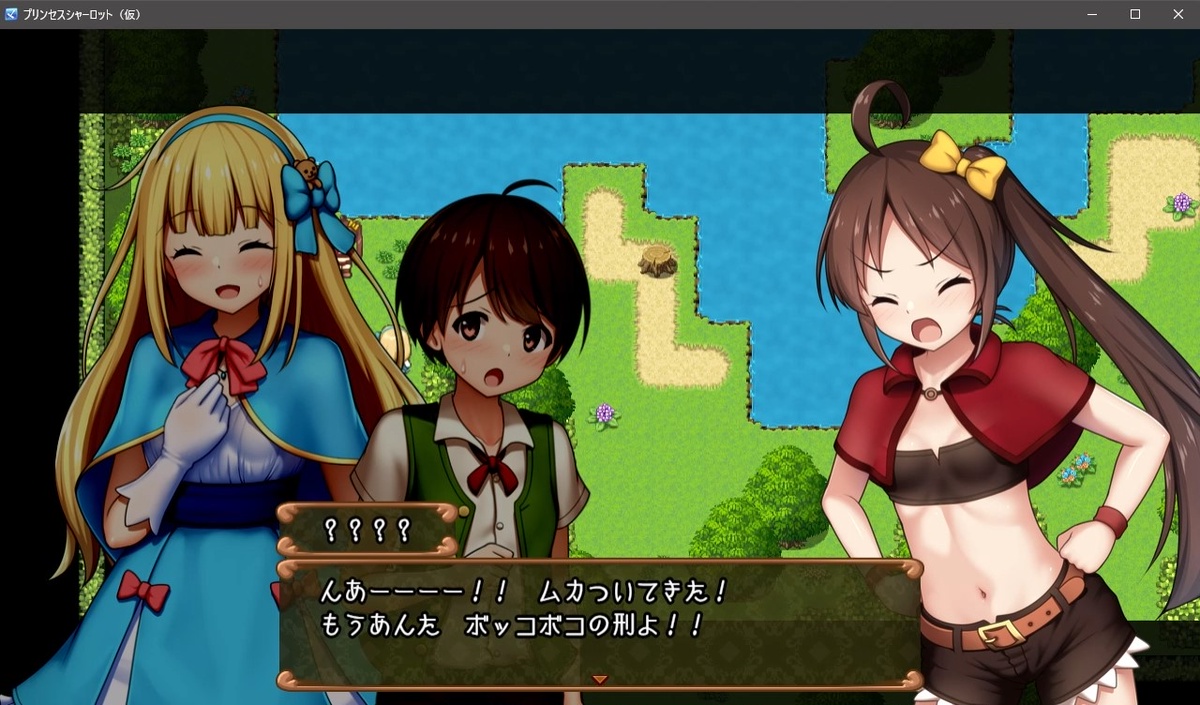The height and width of the screenshot is (705, 1200).
Task: Advance dialogue with the orange arrow indicator
Action: point(600,679)
